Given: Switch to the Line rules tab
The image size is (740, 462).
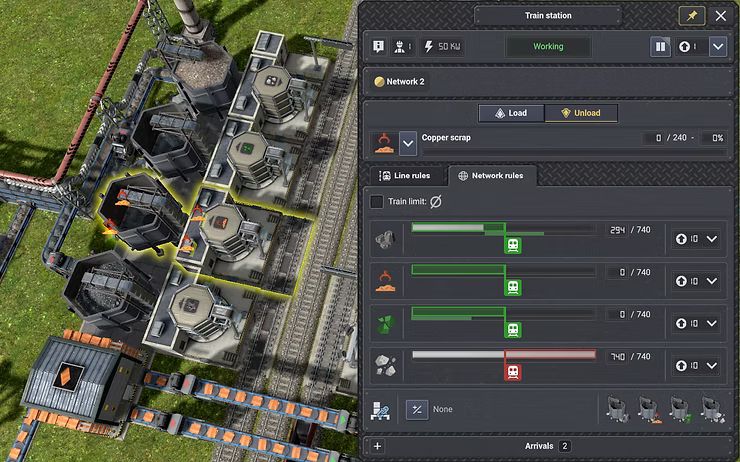Looking at the screenshot, I should [x=406, y=175].
